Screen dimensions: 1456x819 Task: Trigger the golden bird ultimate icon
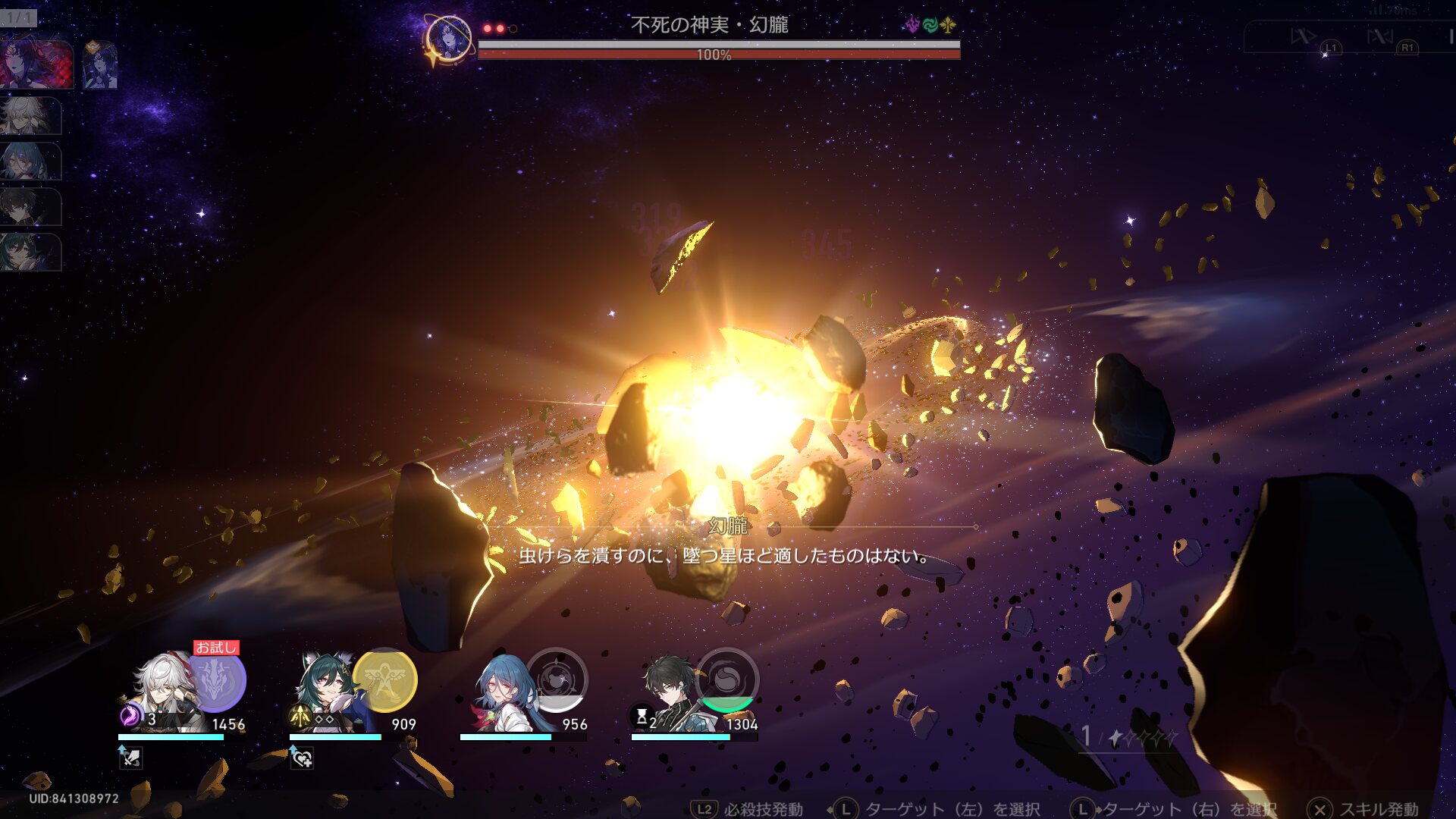(385, 680)
